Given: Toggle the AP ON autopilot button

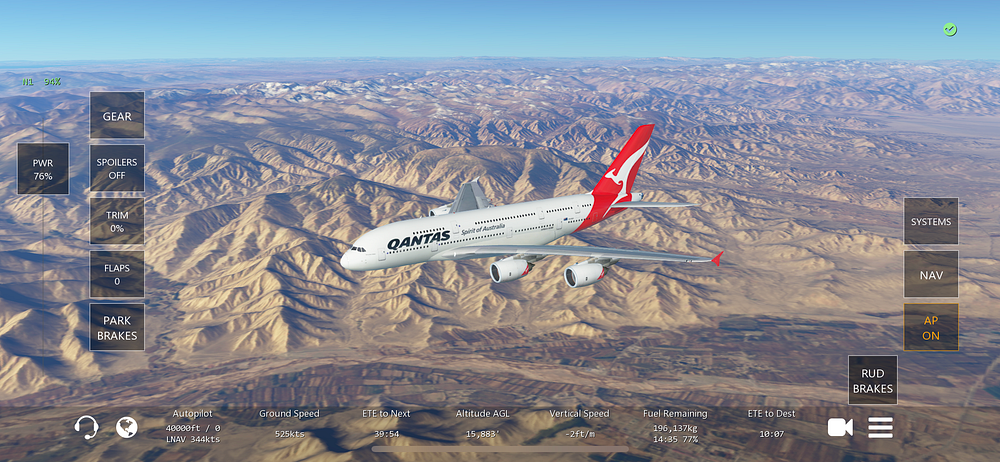Looking at the screenshot, I should click(x=931, y=328).
